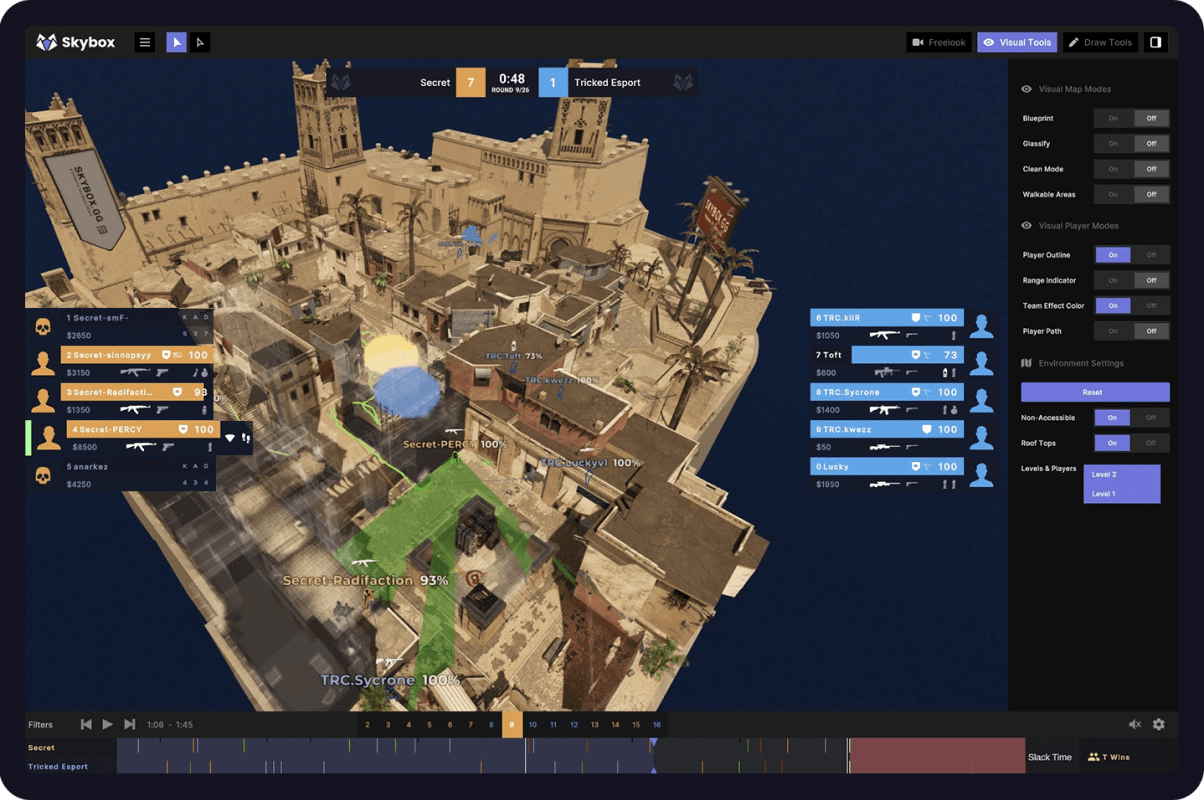Jump to round 10 on the timeline
Image resolution: width=1204 pixels, height=800 pixels.
(533, 724)
